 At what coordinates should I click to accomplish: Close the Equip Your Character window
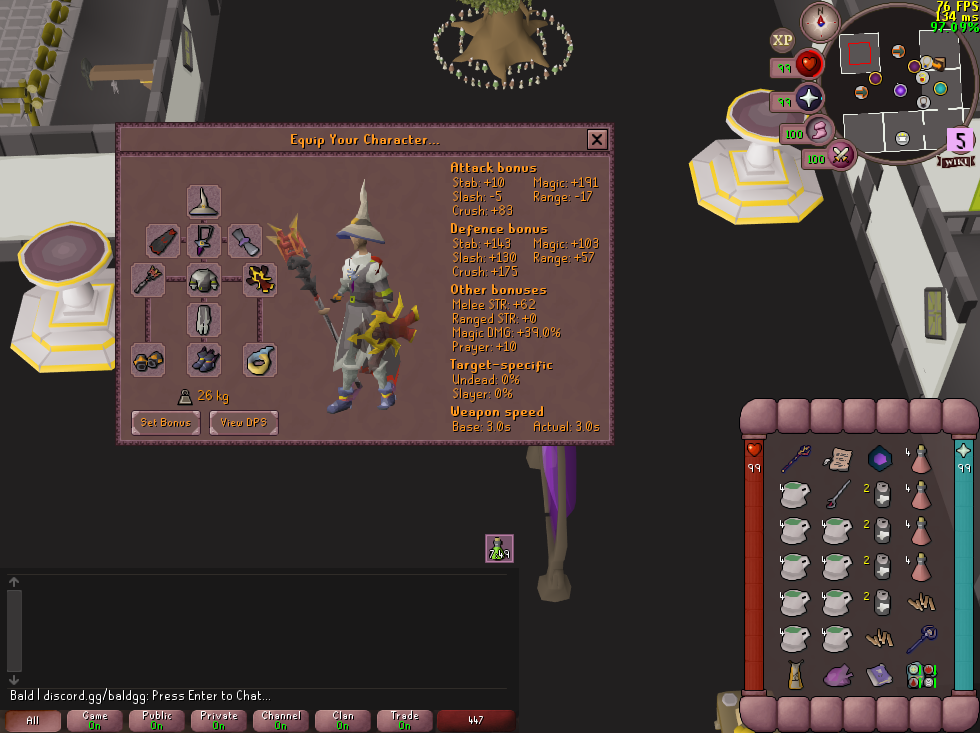tap(597, 139)
